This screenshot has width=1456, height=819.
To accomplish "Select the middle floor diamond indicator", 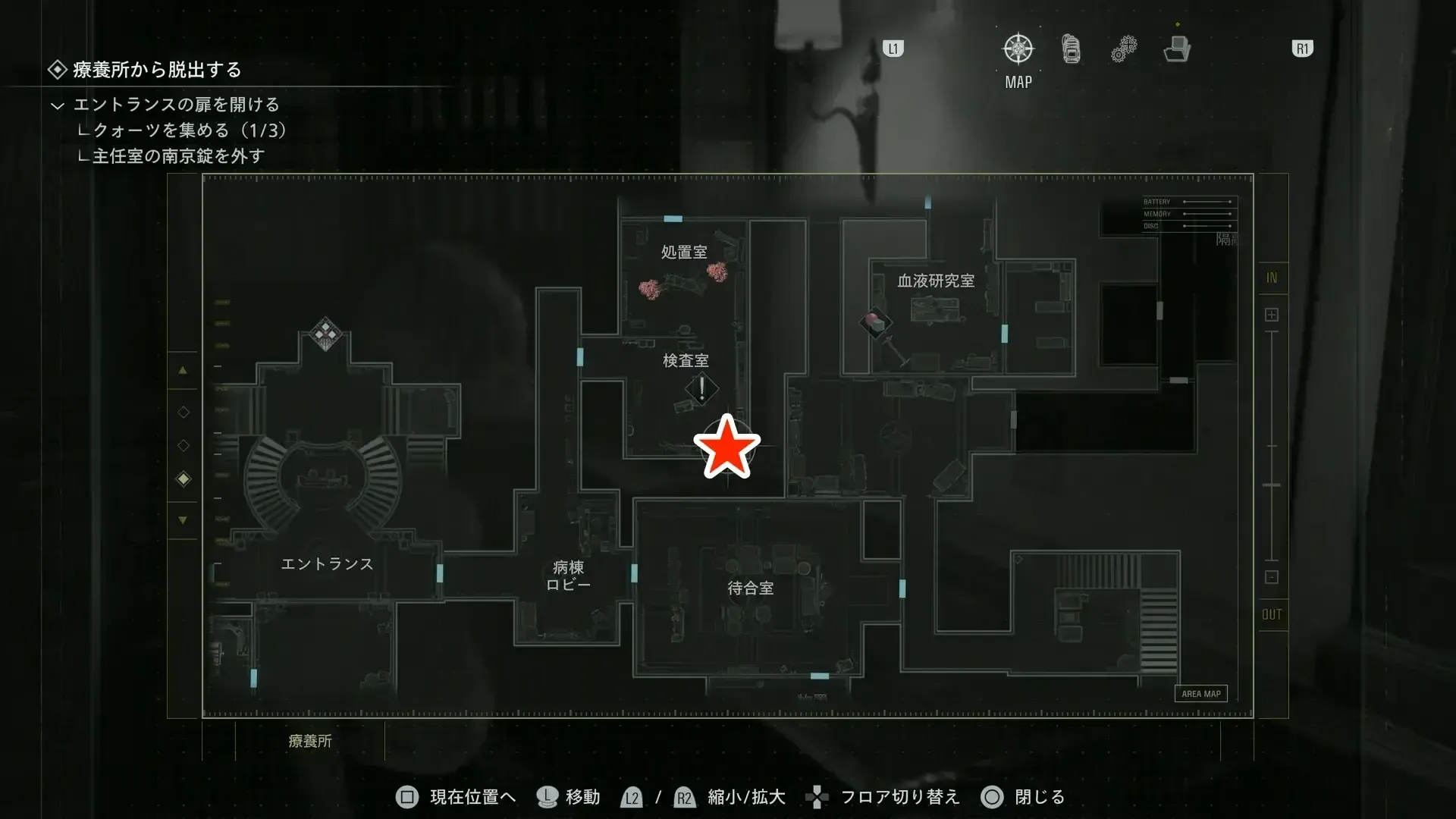I will 183,445.
